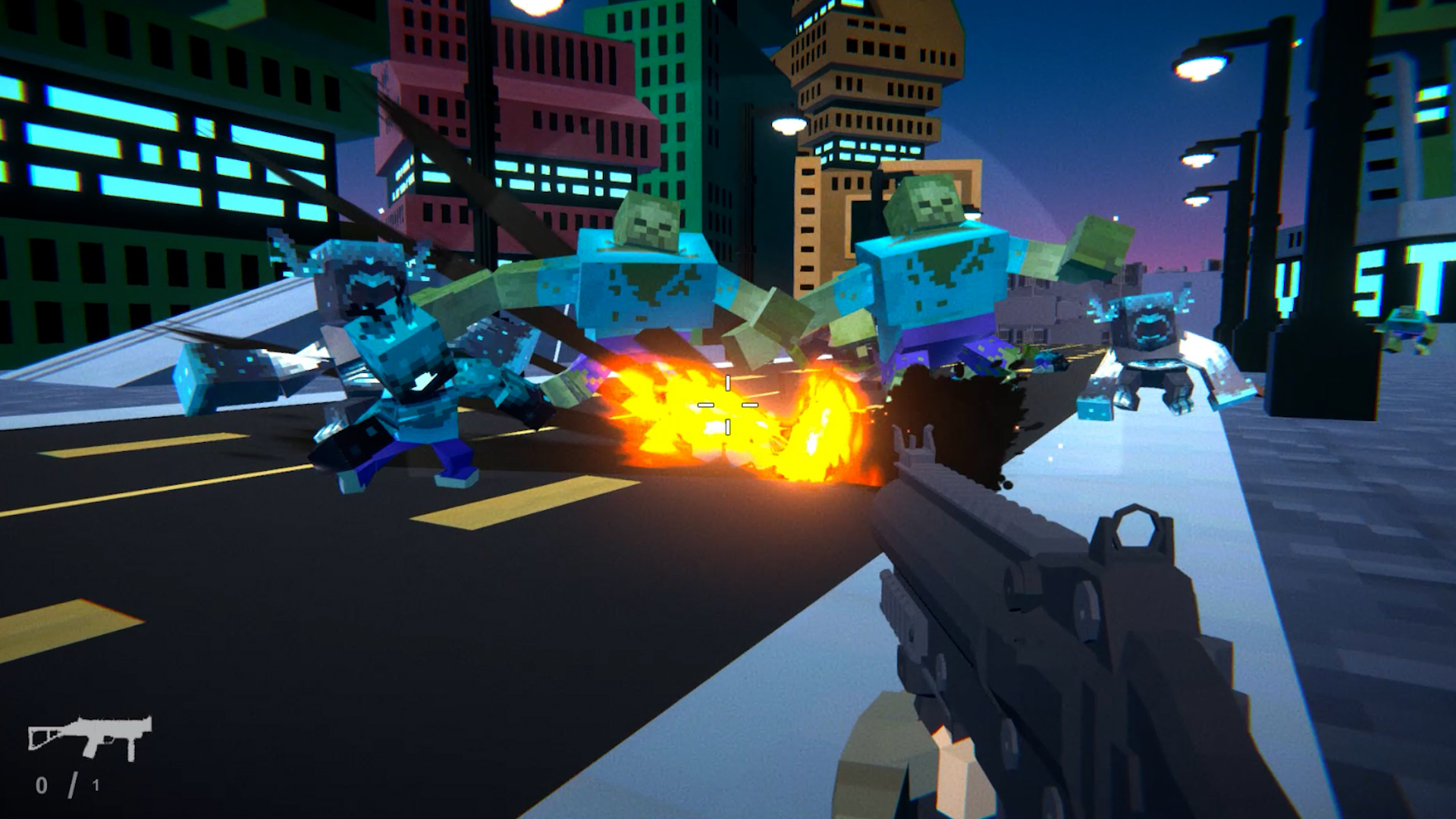This screenshot has width=1456, height=819.
Task: Click the crosshair at screen center
Action: [728, 406]
